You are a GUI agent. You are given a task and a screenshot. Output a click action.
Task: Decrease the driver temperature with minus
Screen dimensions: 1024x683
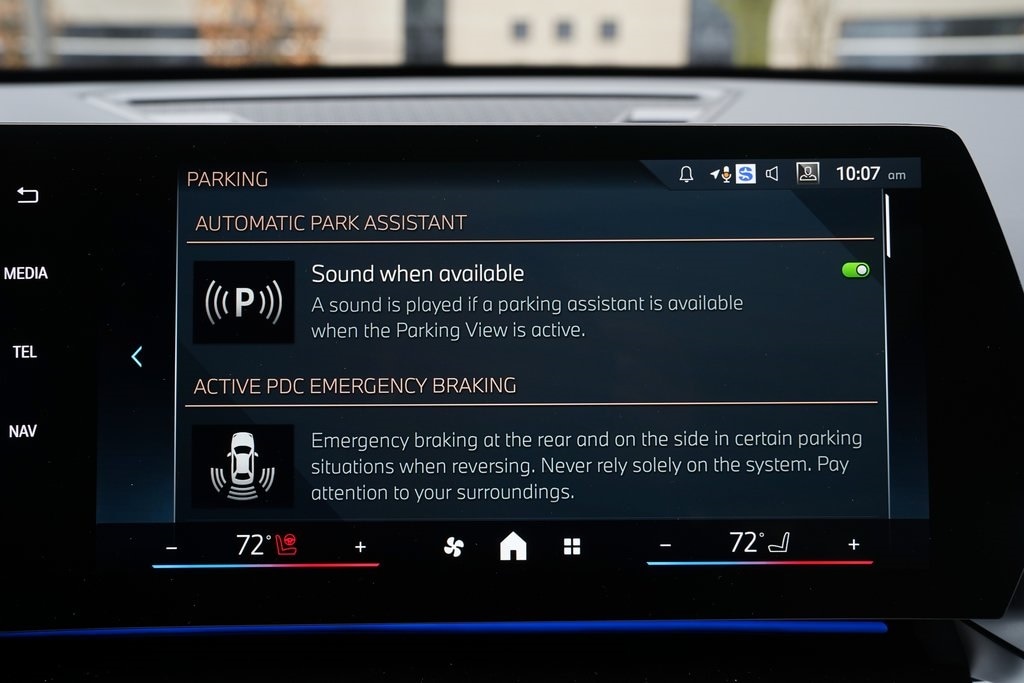(171, 547)
